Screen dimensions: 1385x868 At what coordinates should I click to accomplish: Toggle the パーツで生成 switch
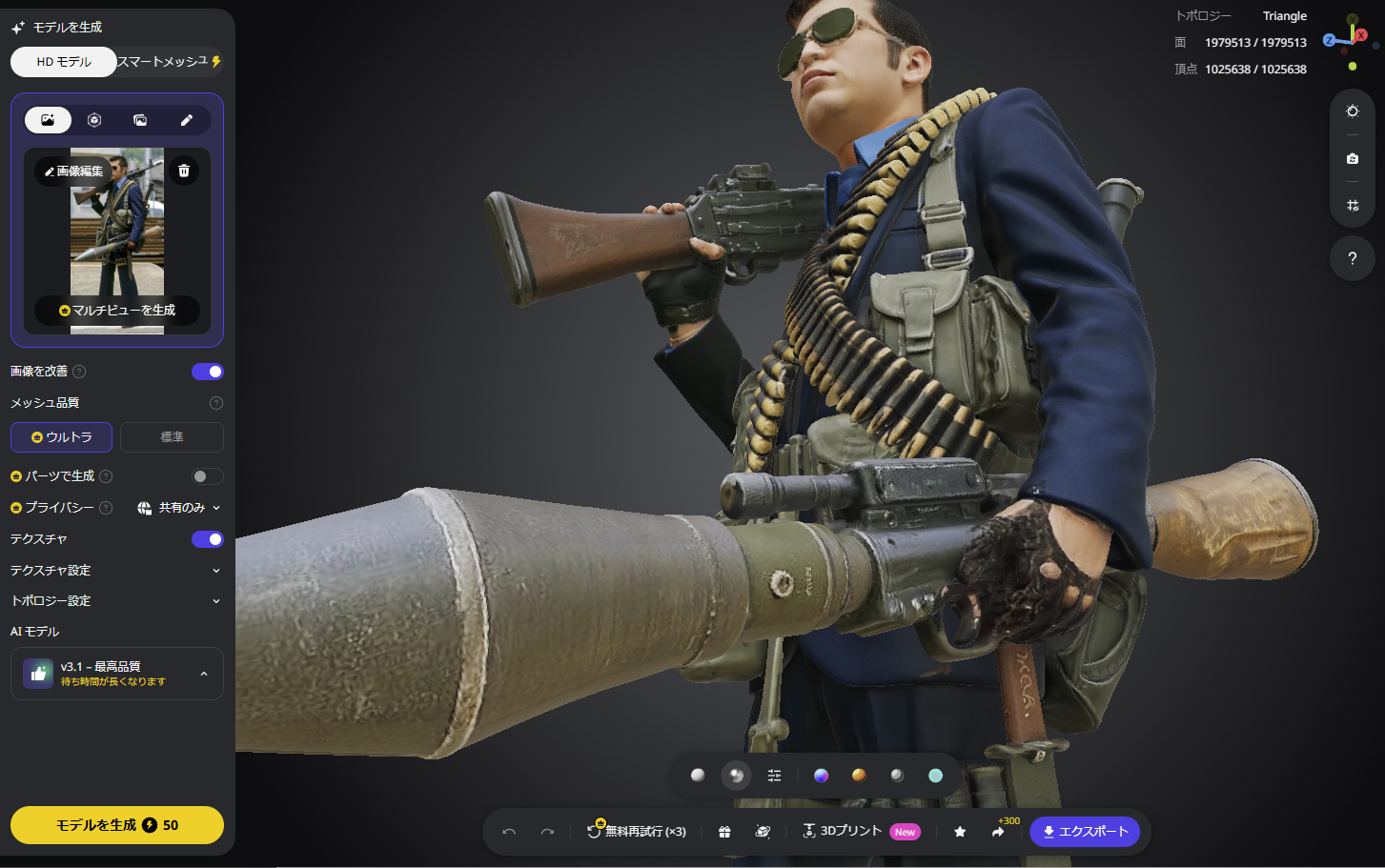pos(207,476)
